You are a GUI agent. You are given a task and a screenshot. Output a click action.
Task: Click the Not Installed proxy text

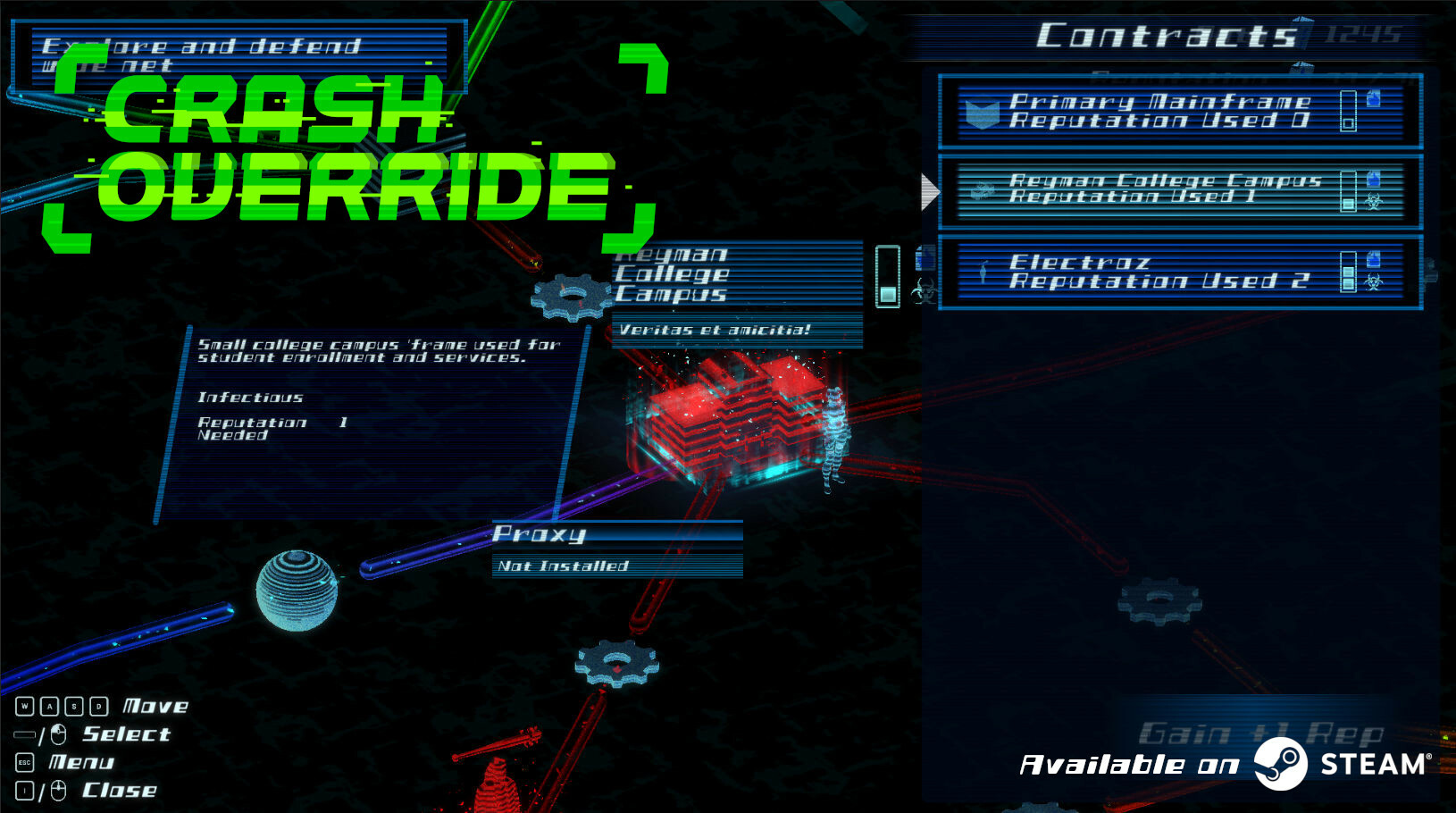pyautogui.click(x=565, y=565)
